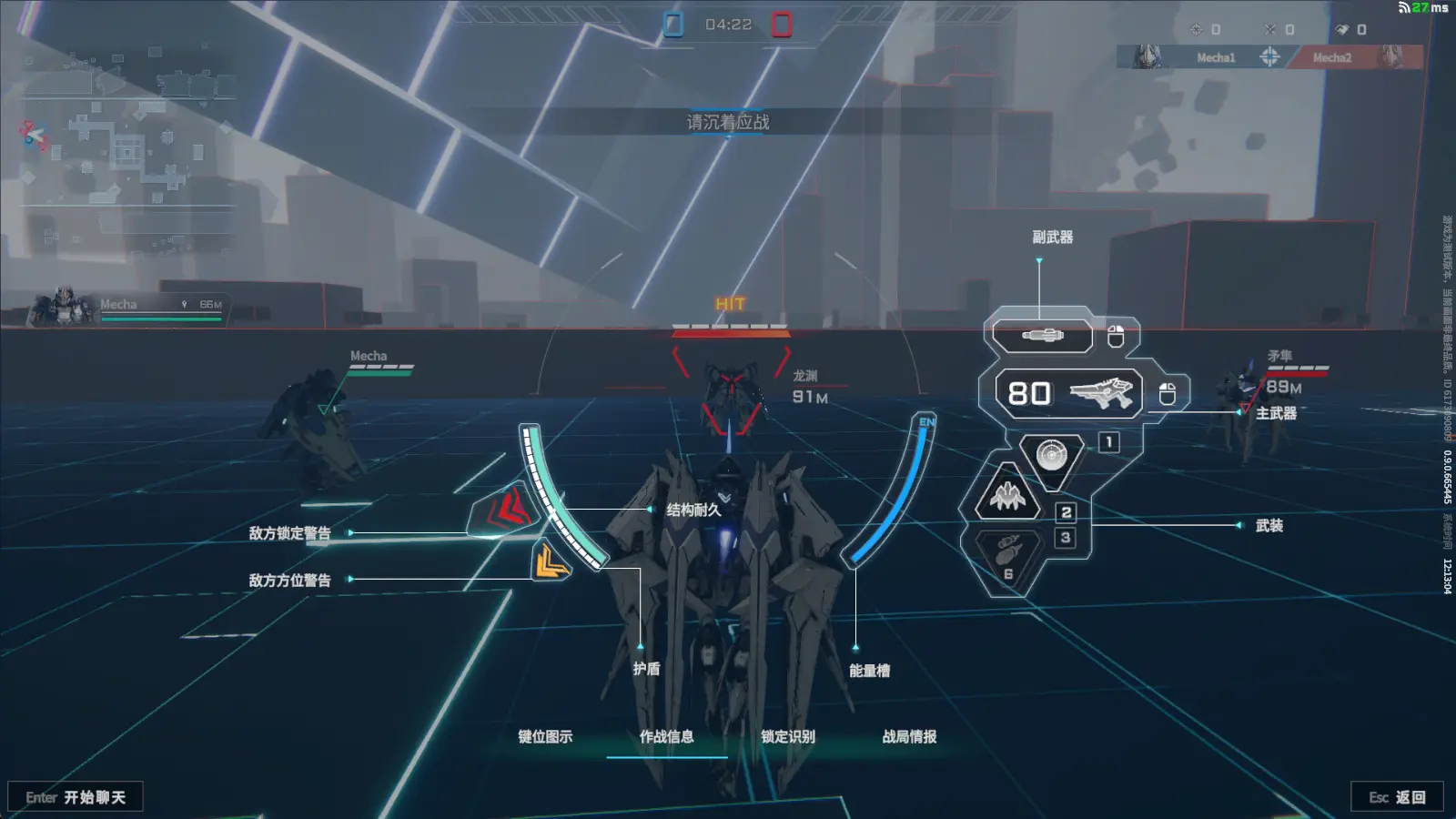Switch to the 键位图示 tab
The image size is (1456, 819).
point(545,737)
